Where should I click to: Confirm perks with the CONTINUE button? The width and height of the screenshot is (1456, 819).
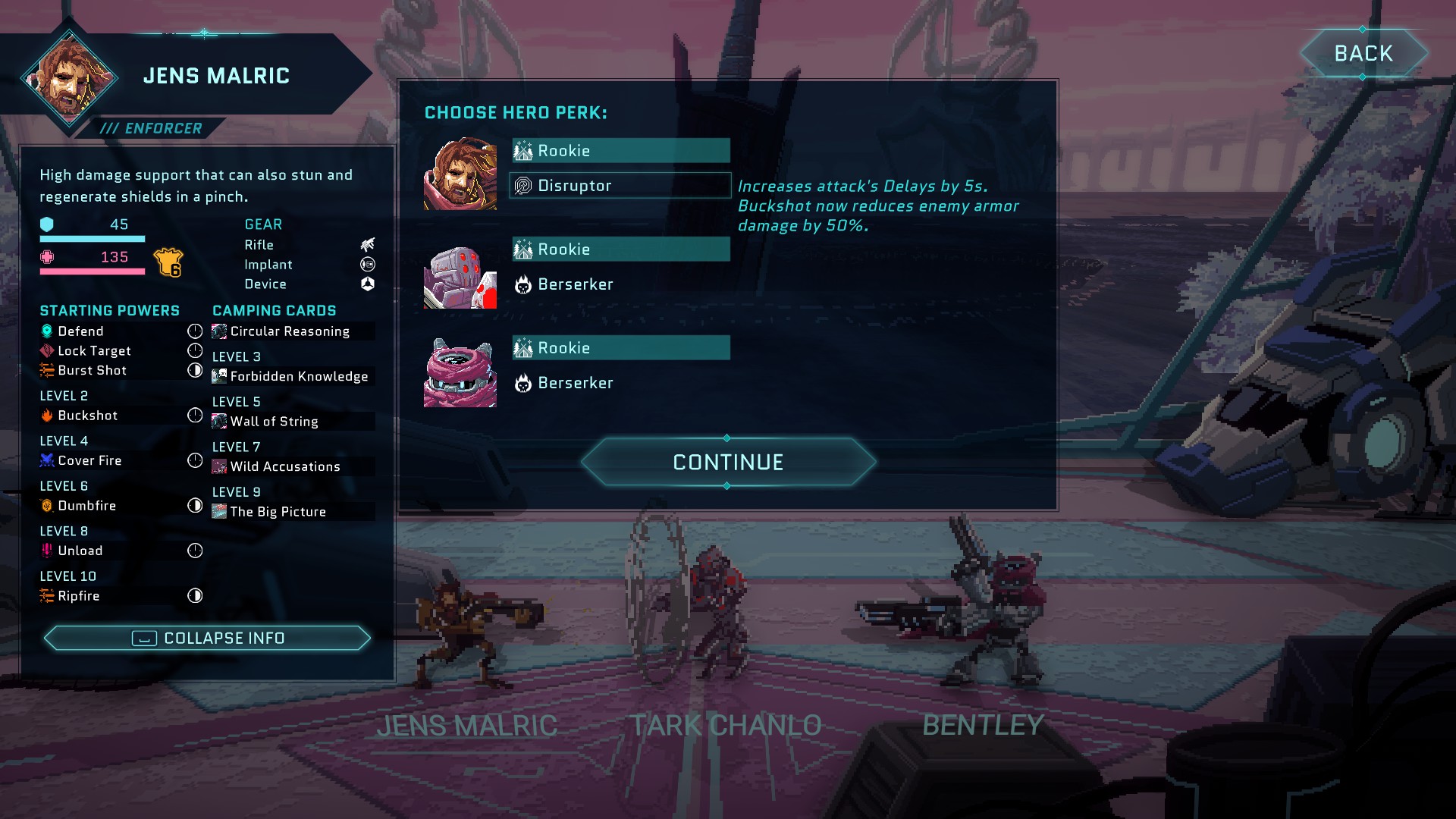coord(728,462)
